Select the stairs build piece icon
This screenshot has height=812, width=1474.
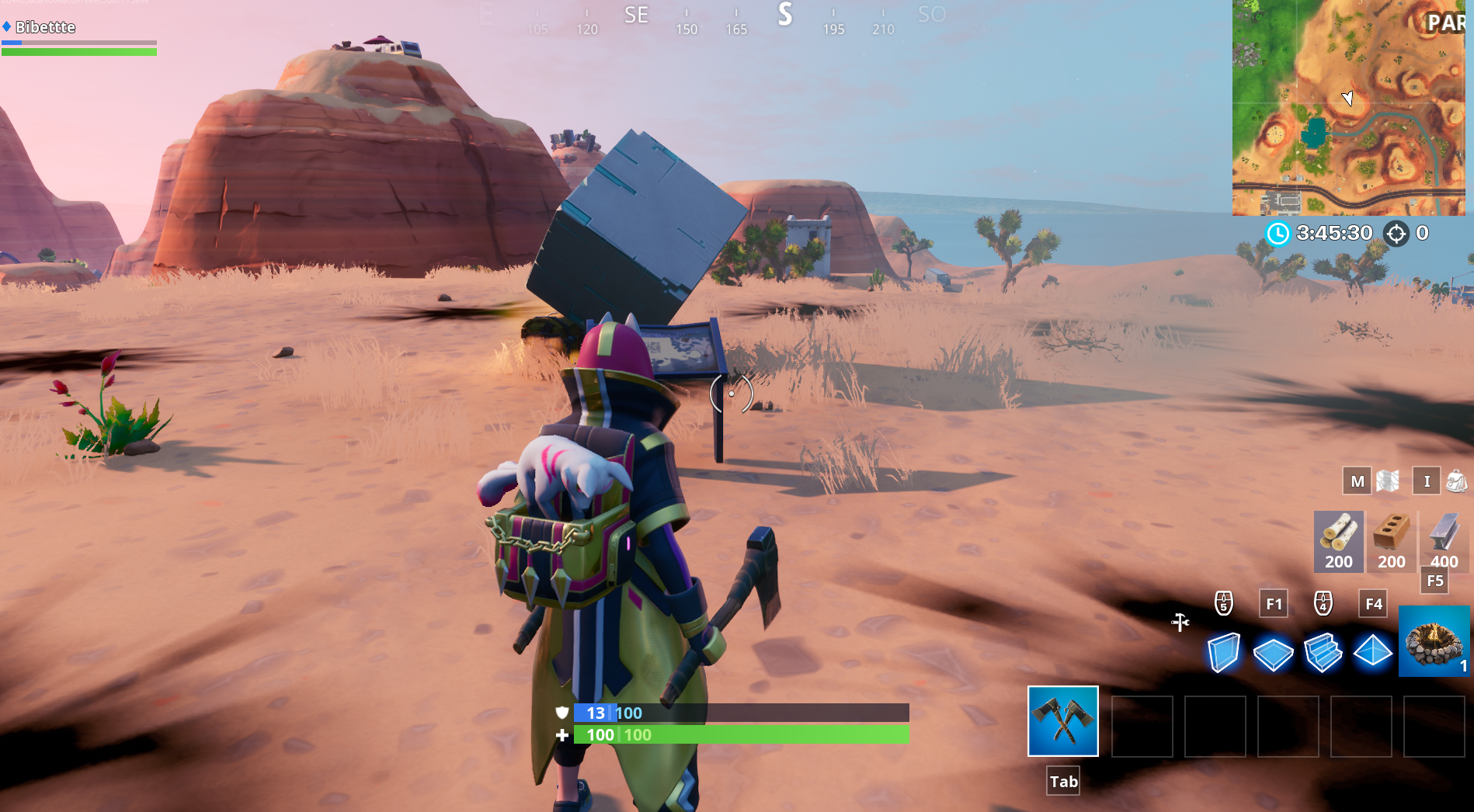(1323, 653)
